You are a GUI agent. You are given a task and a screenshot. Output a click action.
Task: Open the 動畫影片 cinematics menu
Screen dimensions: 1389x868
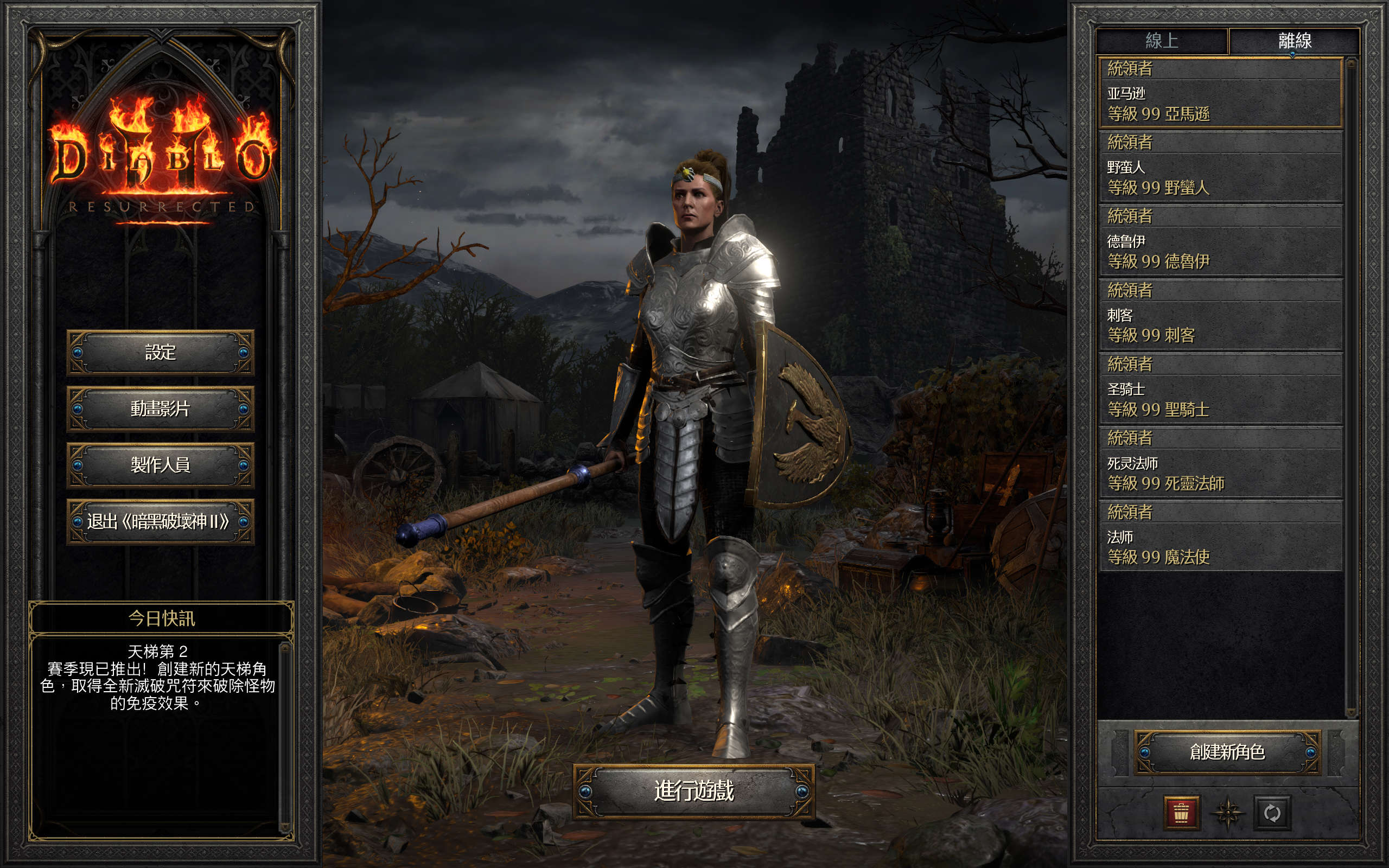pyautogui.click(x=160, y=408)
